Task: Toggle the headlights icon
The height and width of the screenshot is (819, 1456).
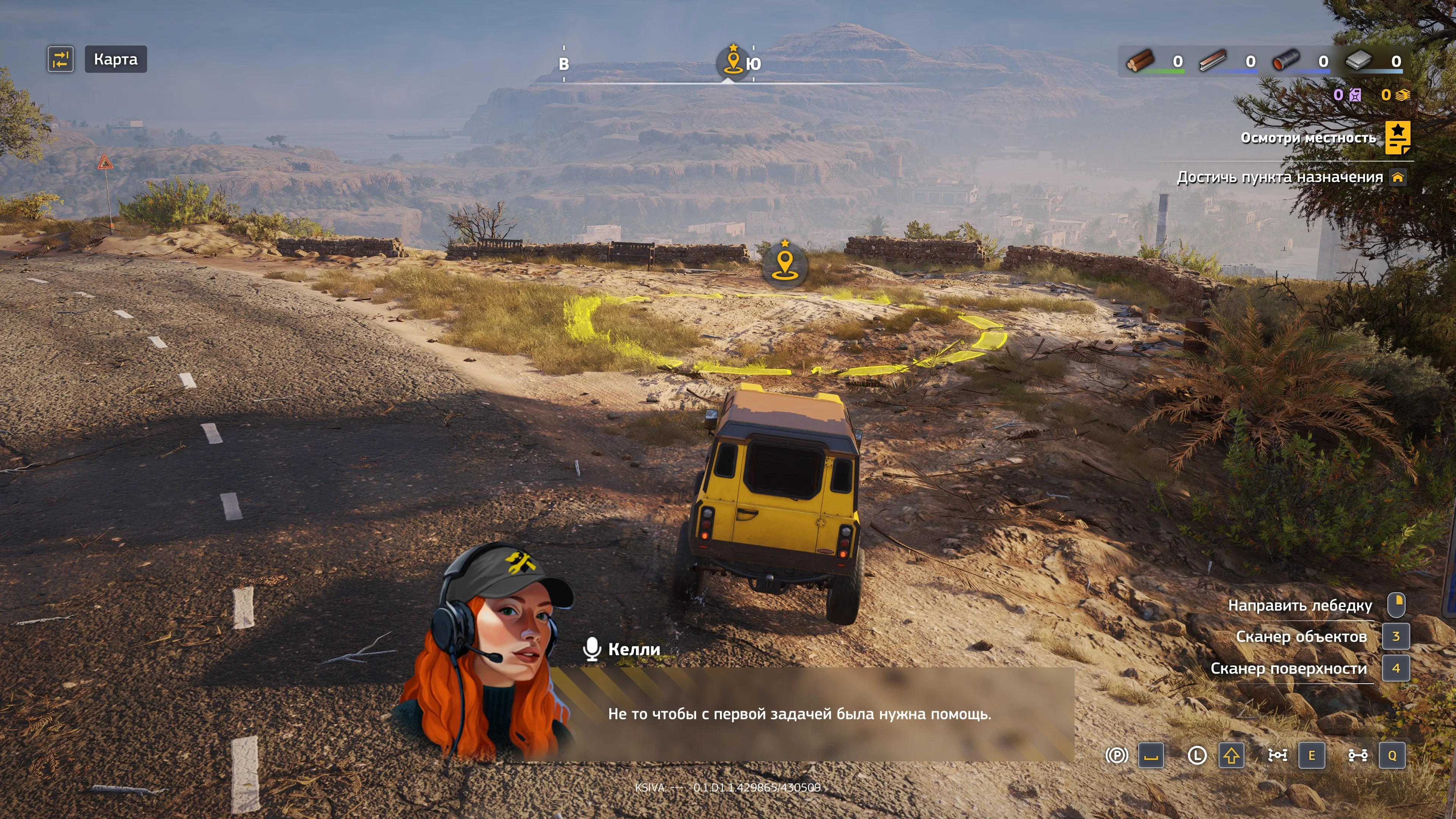Action: point(1197,756)
